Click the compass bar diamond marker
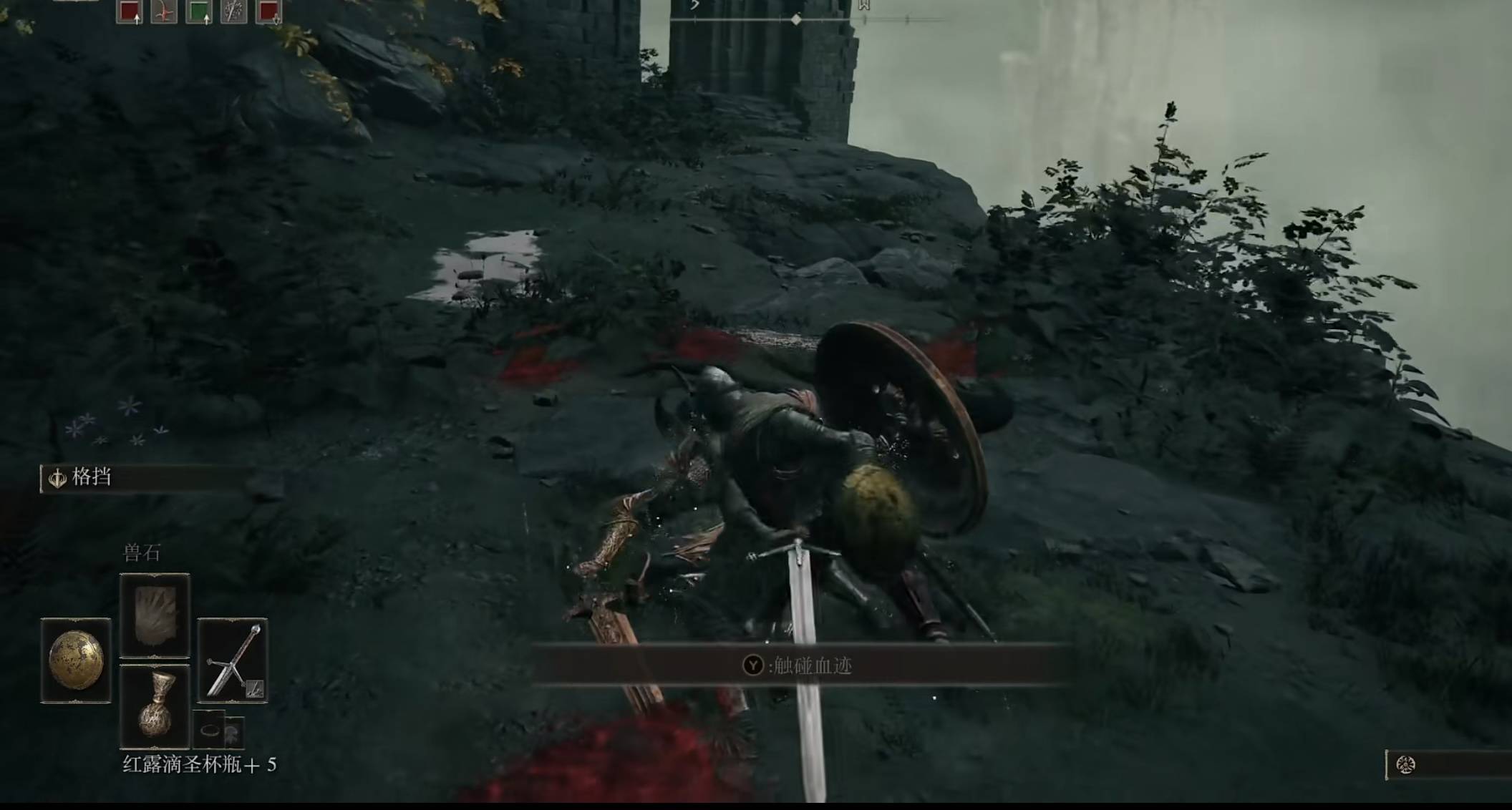Screen dimensions: 1512x810 (x=796, y=20)
